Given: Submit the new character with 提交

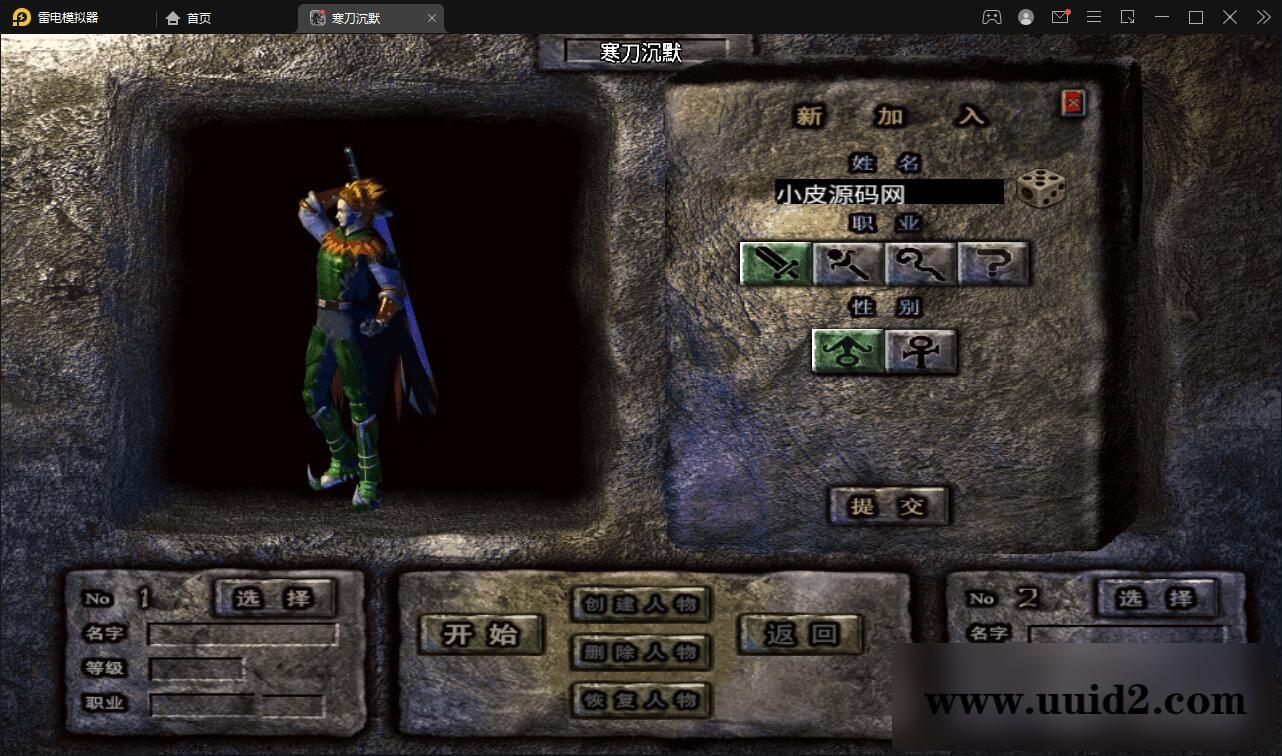Looking at the screenshot, I should tap(888, 506).
